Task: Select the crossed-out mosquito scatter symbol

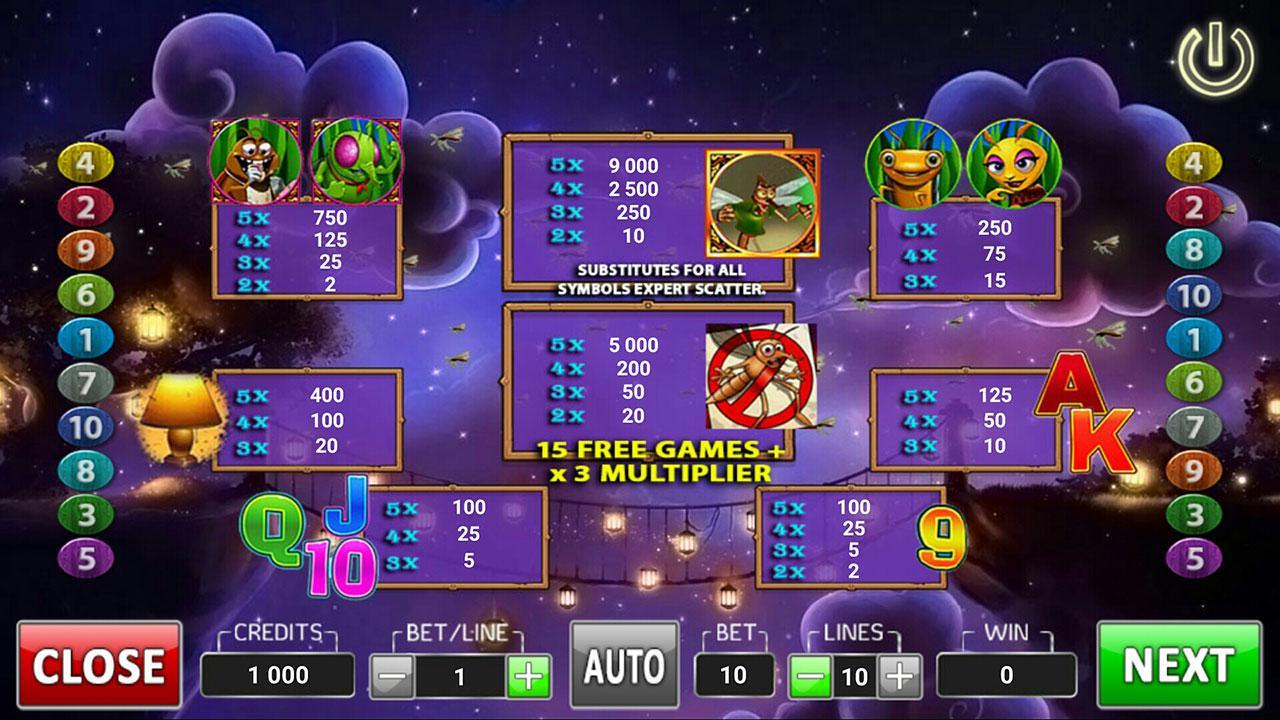Action: pos(760,377)
